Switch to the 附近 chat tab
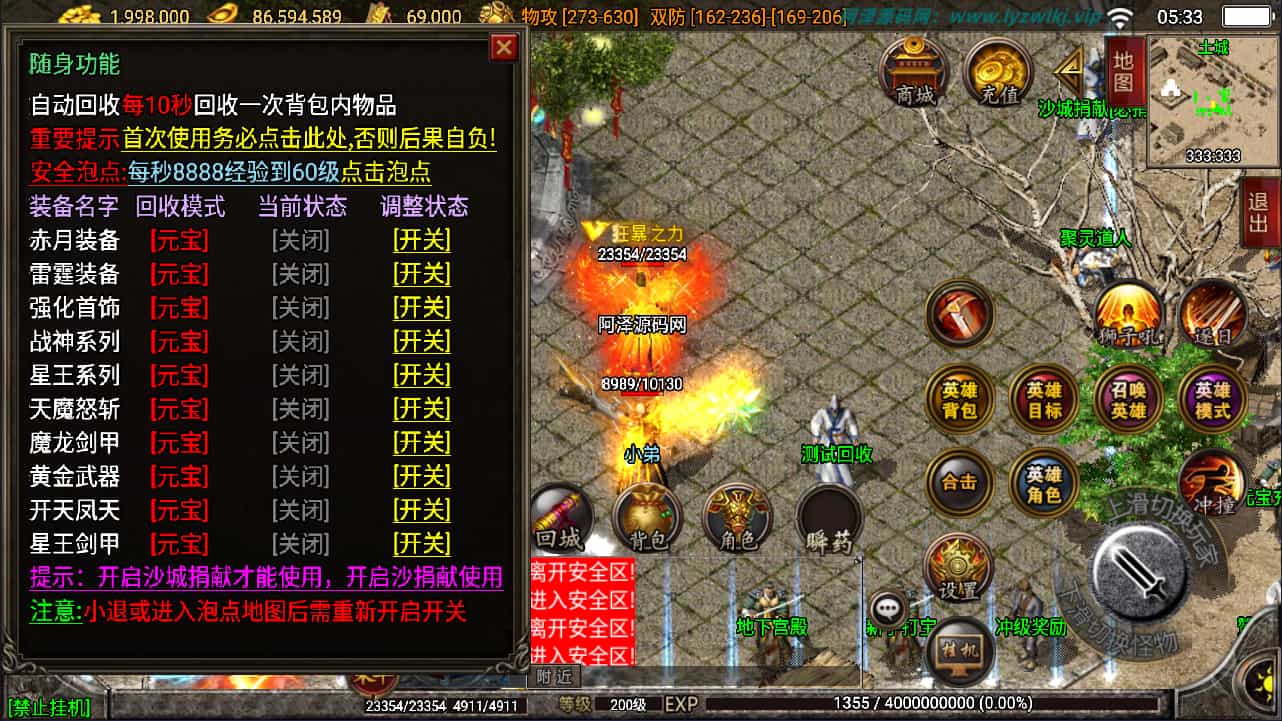The image size is (1282, 721). 557,676
